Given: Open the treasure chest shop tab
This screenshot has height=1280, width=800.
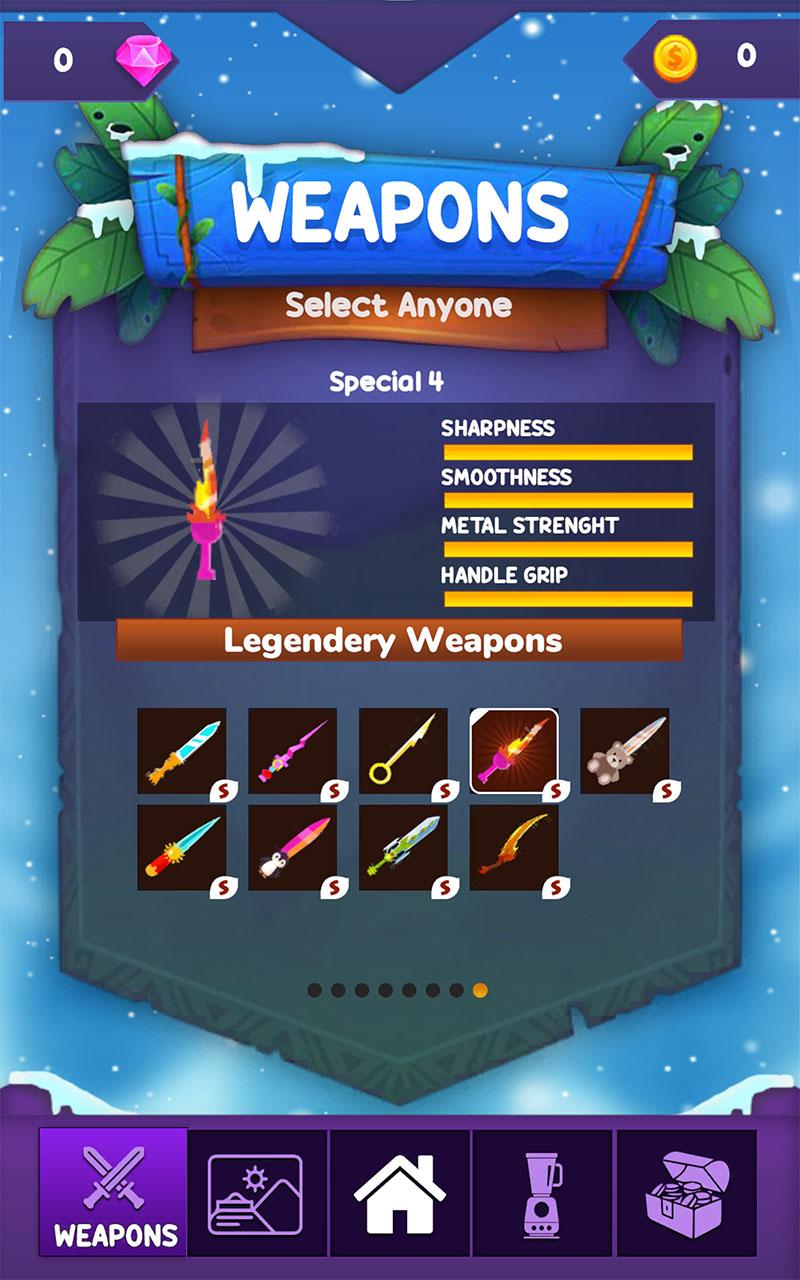Looking at the screenshot, I should (x=686, y=1193).
